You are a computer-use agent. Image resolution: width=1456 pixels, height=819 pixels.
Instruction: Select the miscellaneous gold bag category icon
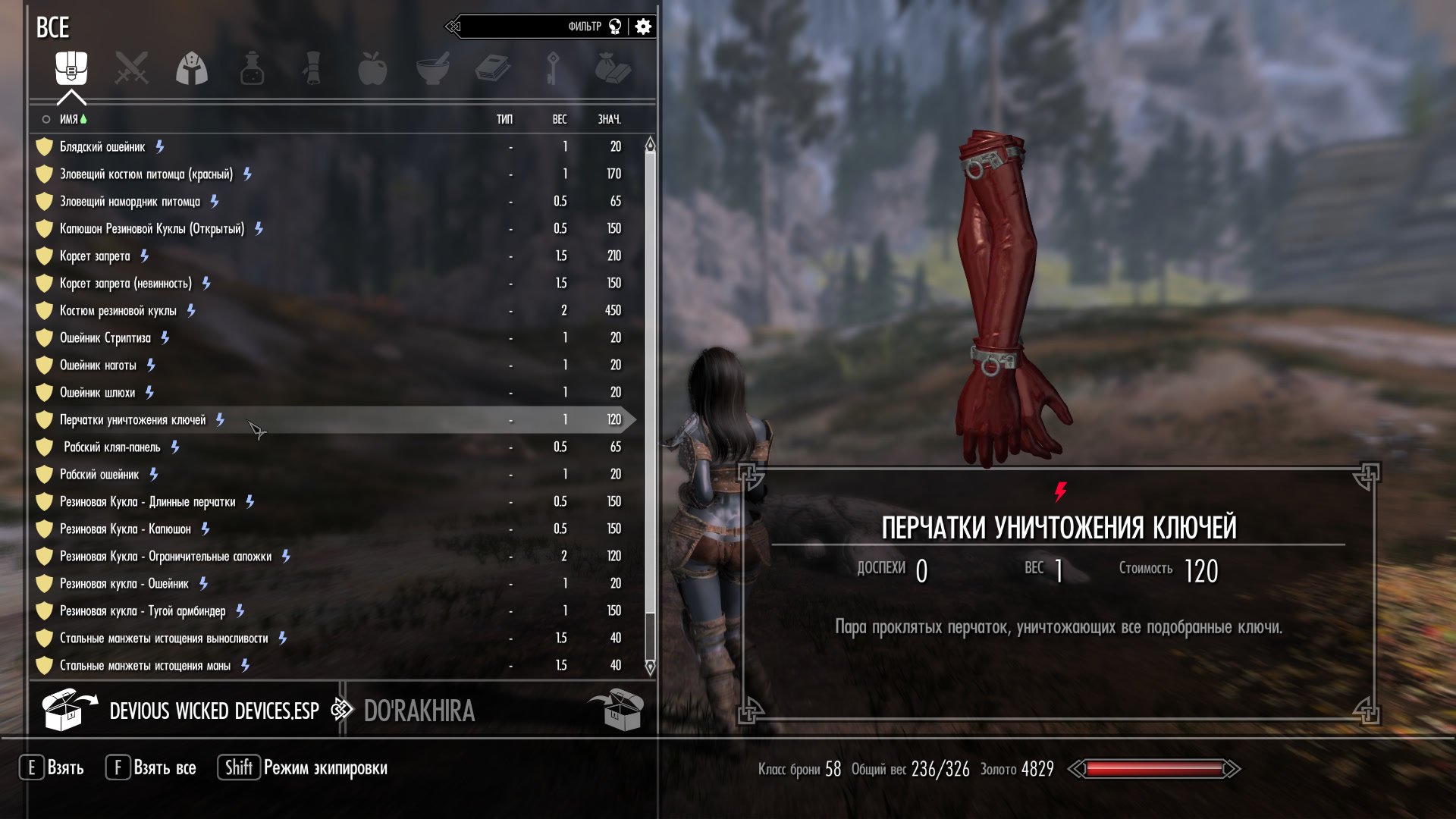[x=613, y=69]
